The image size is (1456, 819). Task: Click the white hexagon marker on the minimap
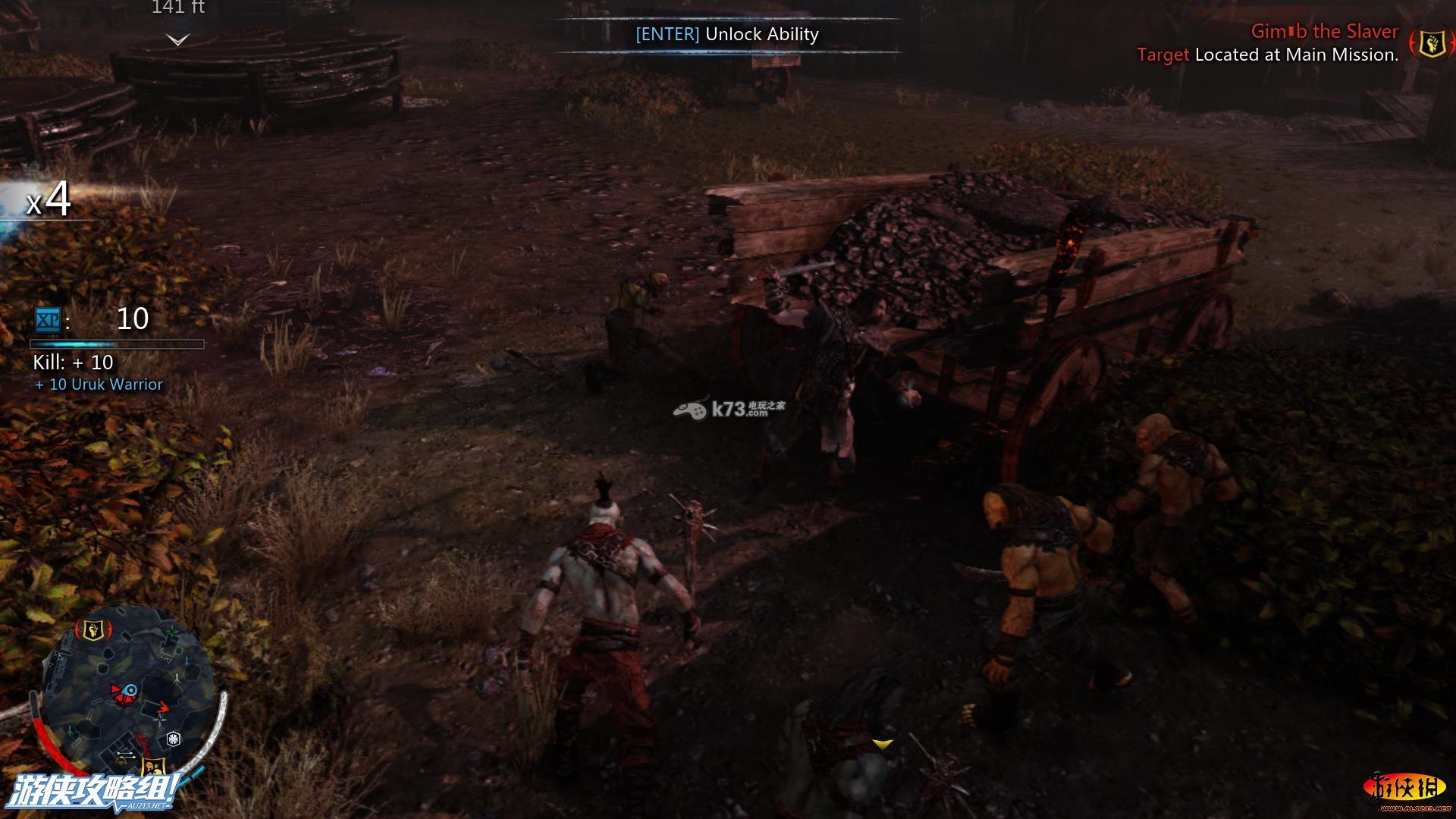(x=174, y=739)
